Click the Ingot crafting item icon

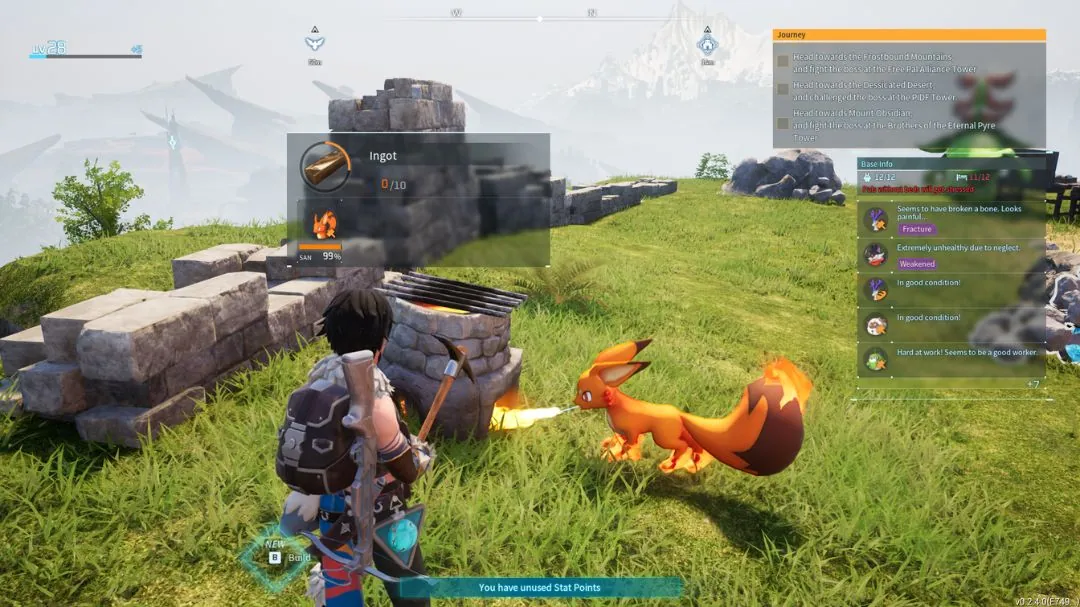(325, 164)
